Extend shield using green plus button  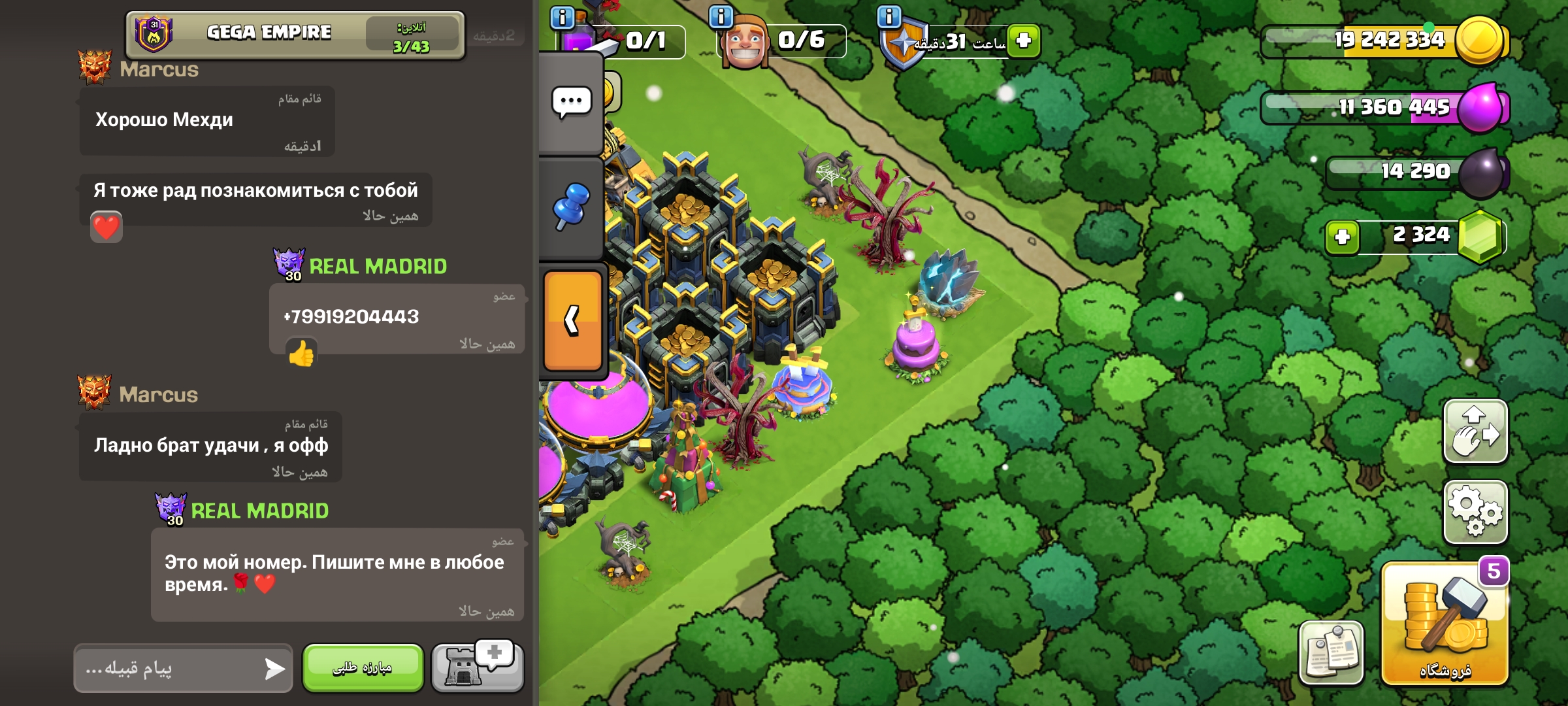(x=1023, y=41)
